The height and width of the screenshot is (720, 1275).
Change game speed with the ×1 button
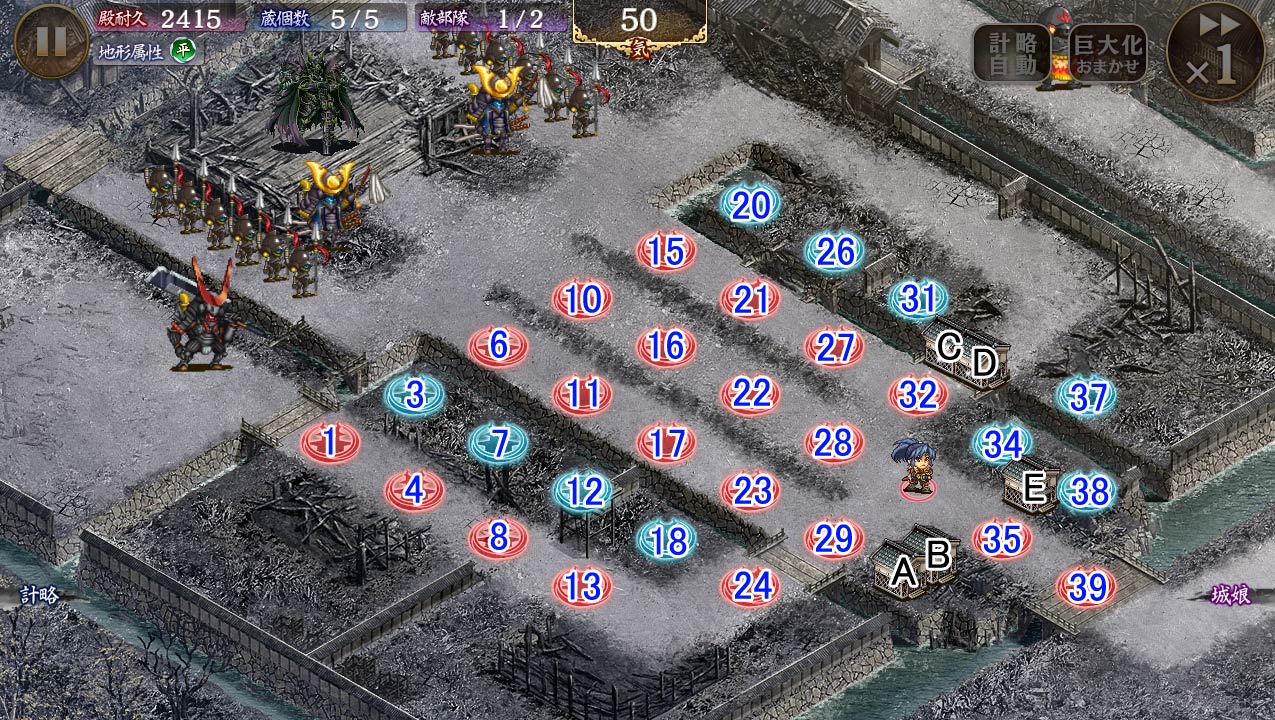pyautogui.click(x=1215, y=52)
